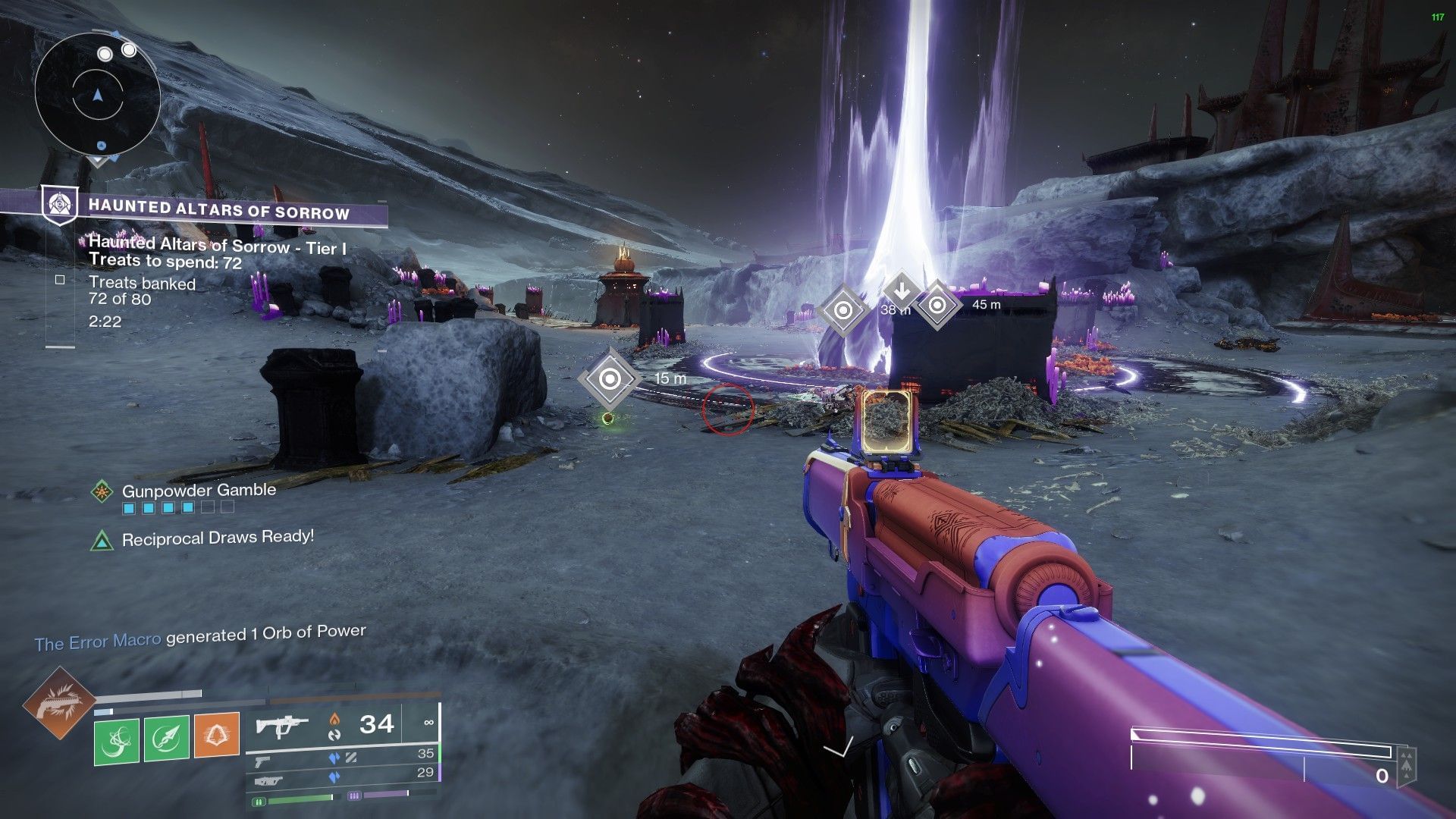The image size is (1456, 819).
Task: Activate the green knife melee ability icon
Action: coord(167,739)
